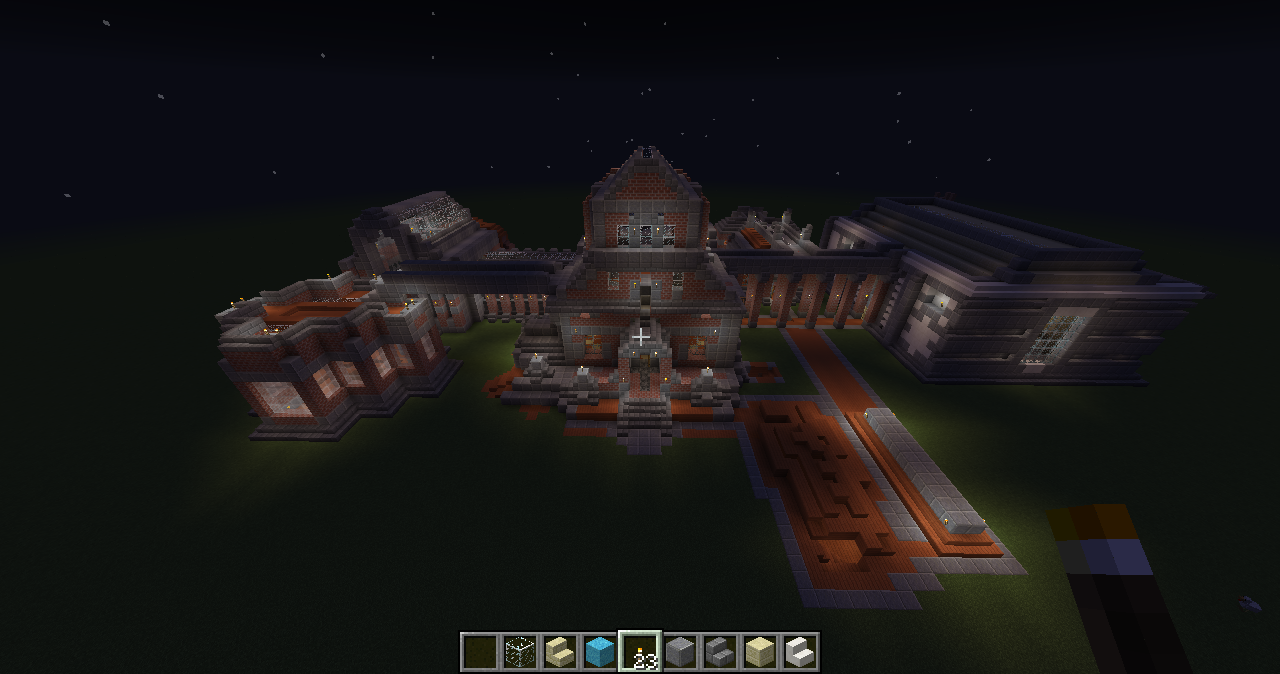Choose the sandstone block hotbar slot
Viewport: 1280px width, 674px height.
click(x=760, y=652)
